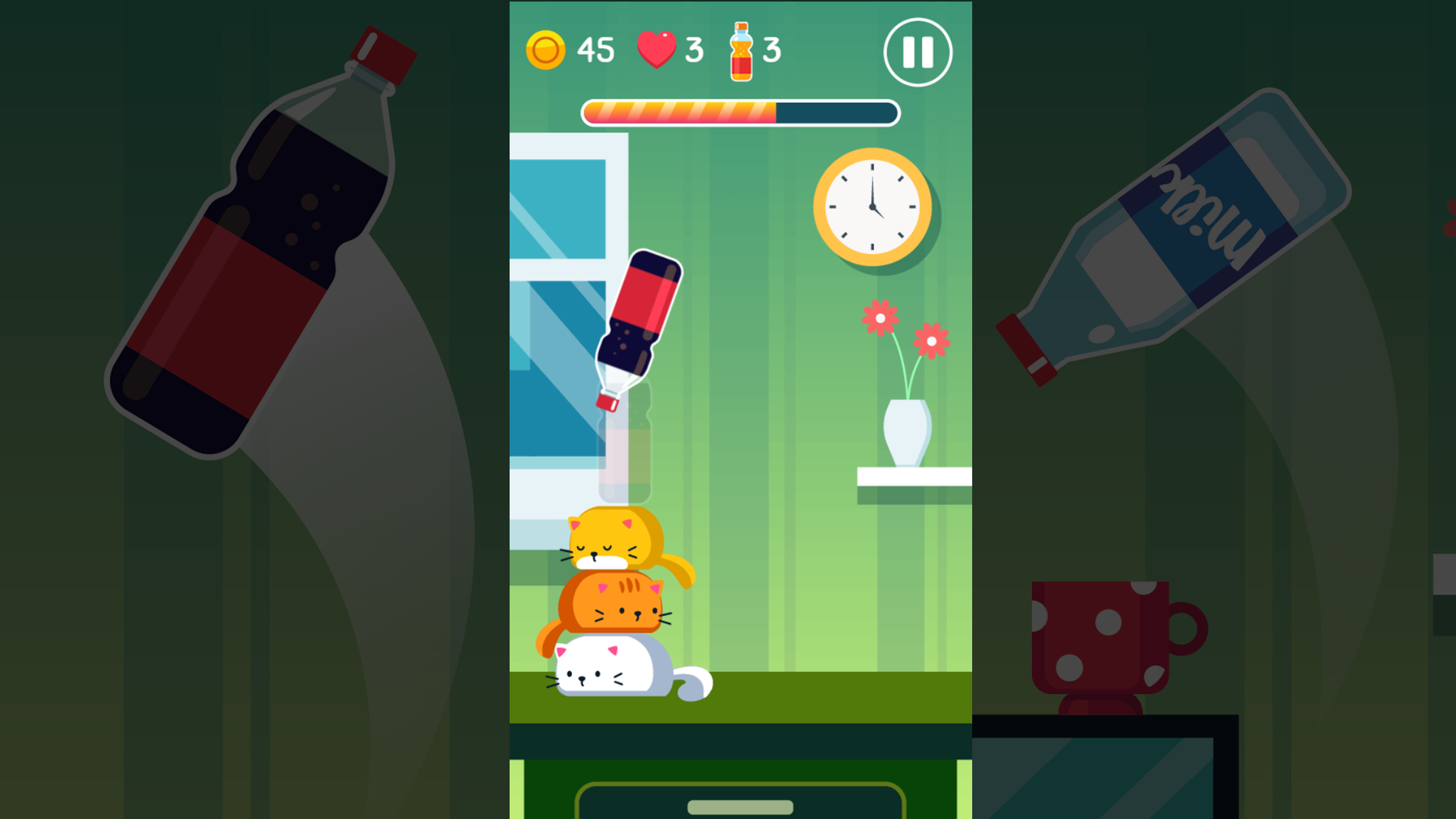Image resolution: width=1456 pixels, height=819 pixels.
Task: Click the level progress bar at top
Action: [739, 111]
